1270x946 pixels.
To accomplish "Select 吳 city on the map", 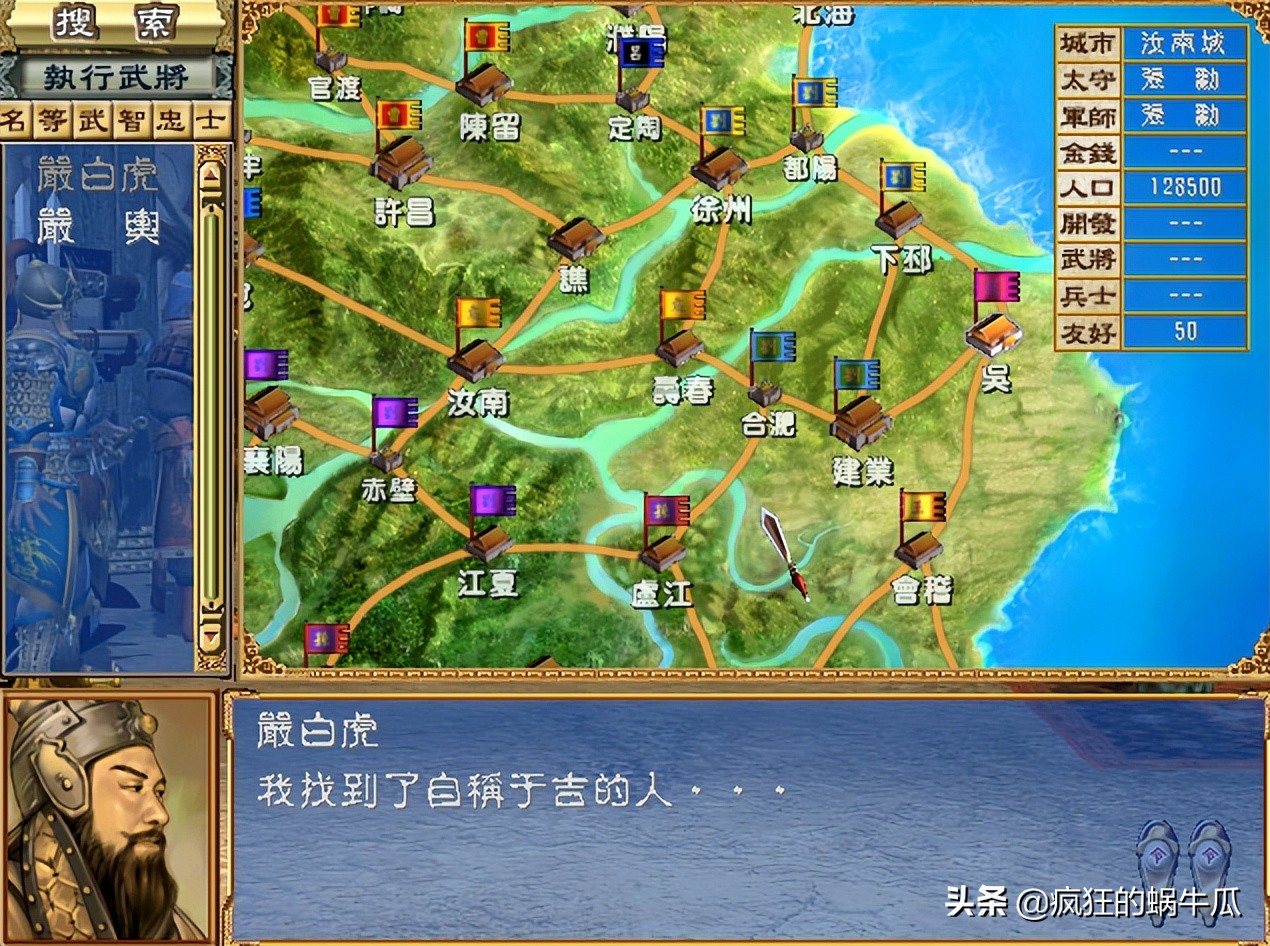I will (x=993, y=334).
